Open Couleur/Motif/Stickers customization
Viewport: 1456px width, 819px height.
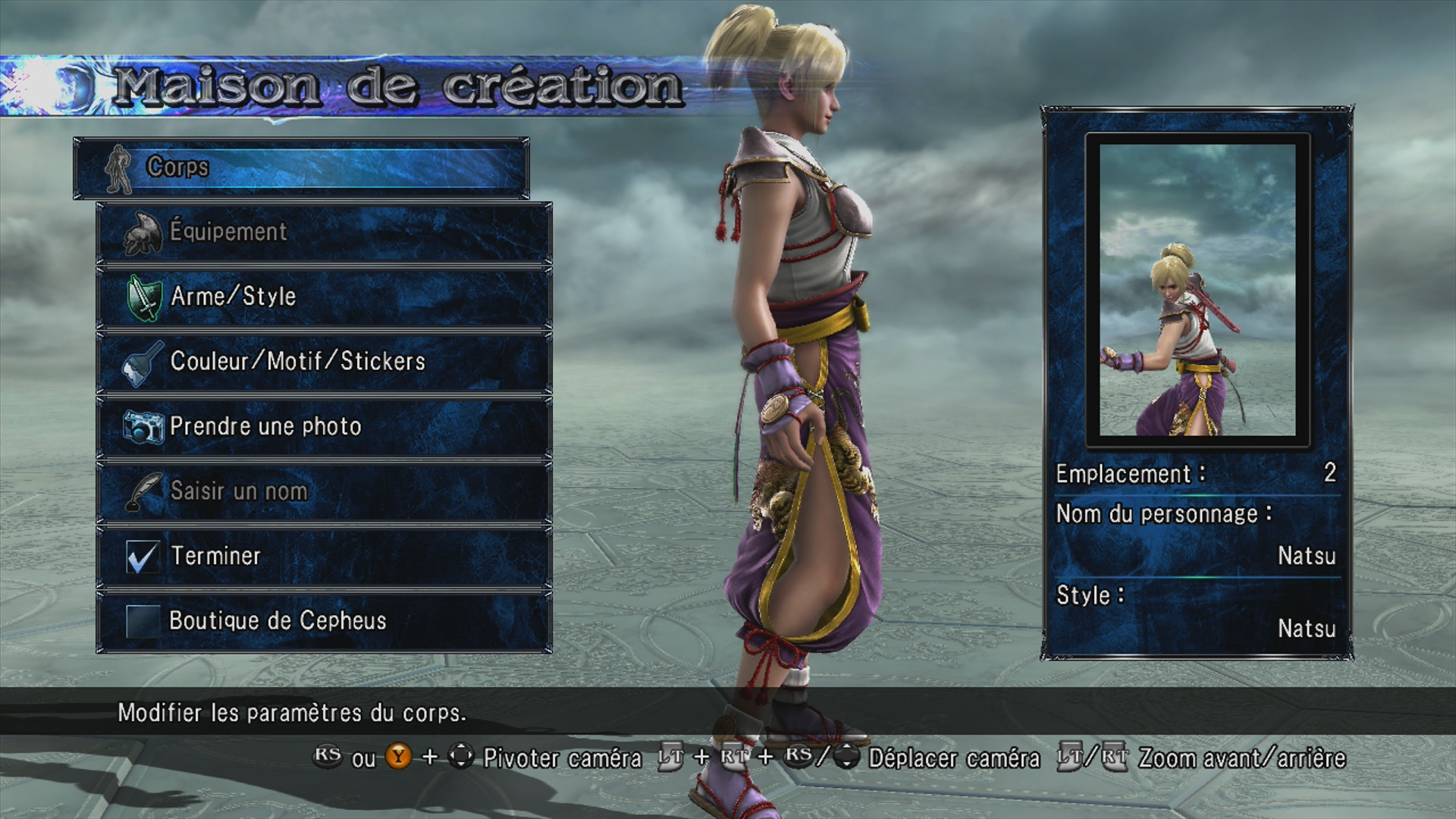point(324,362)
